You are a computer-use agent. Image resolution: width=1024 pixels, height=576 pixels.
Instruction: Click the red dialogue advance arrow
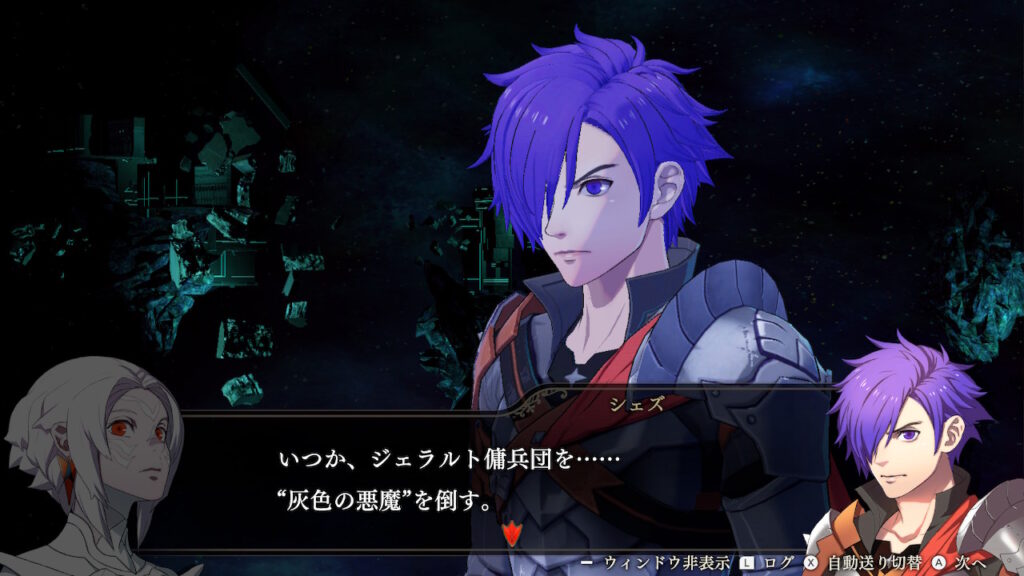coord(511,534)
